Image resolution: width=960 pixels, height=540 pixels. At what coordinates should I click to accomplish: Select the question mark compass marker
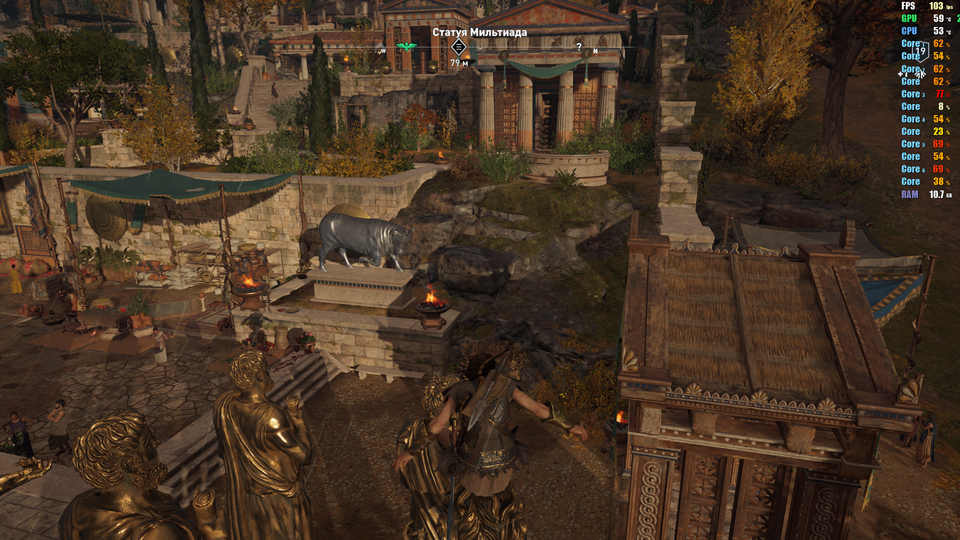click(578, 47)
